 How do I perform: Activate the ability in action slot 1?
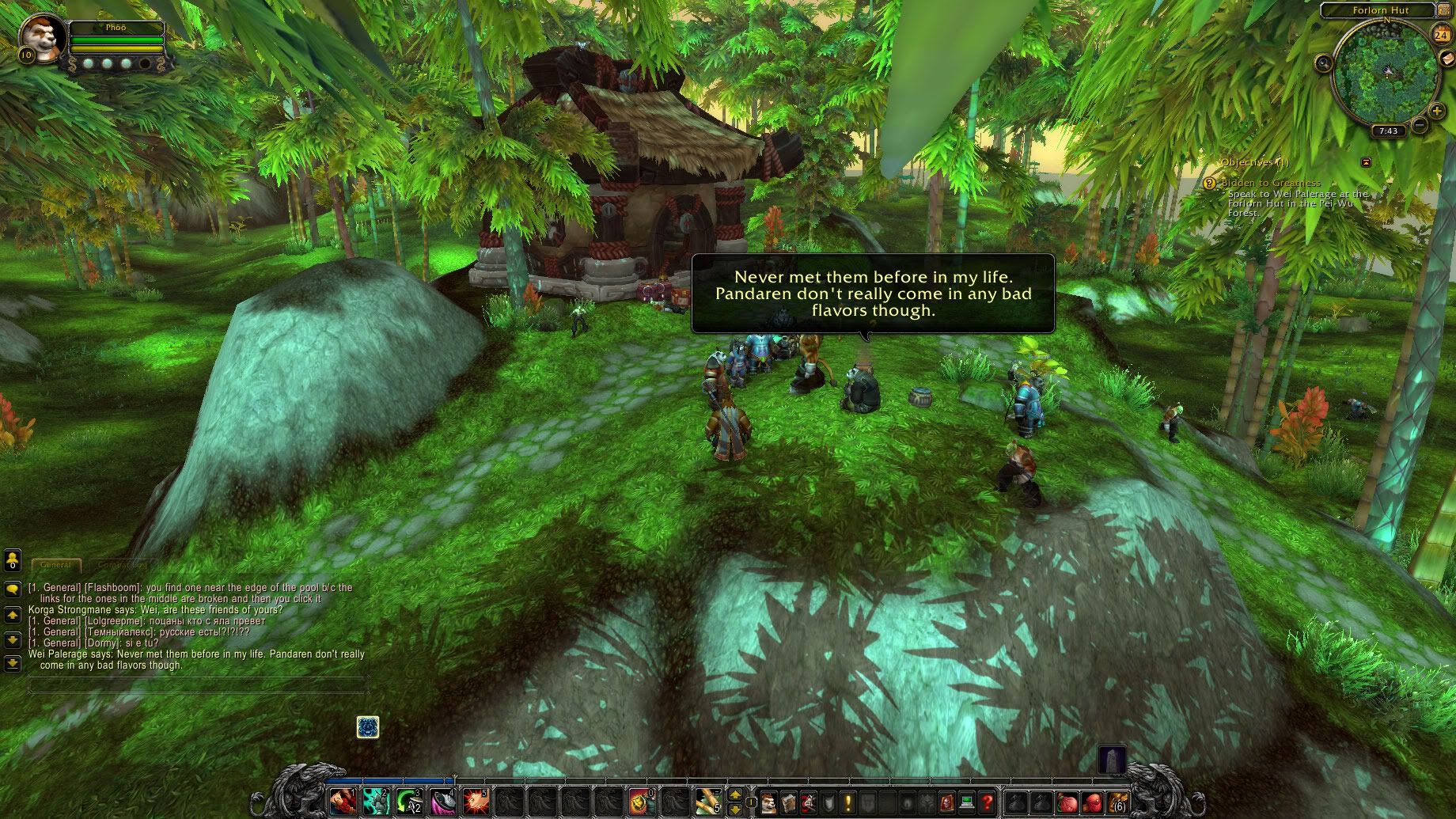343,802
